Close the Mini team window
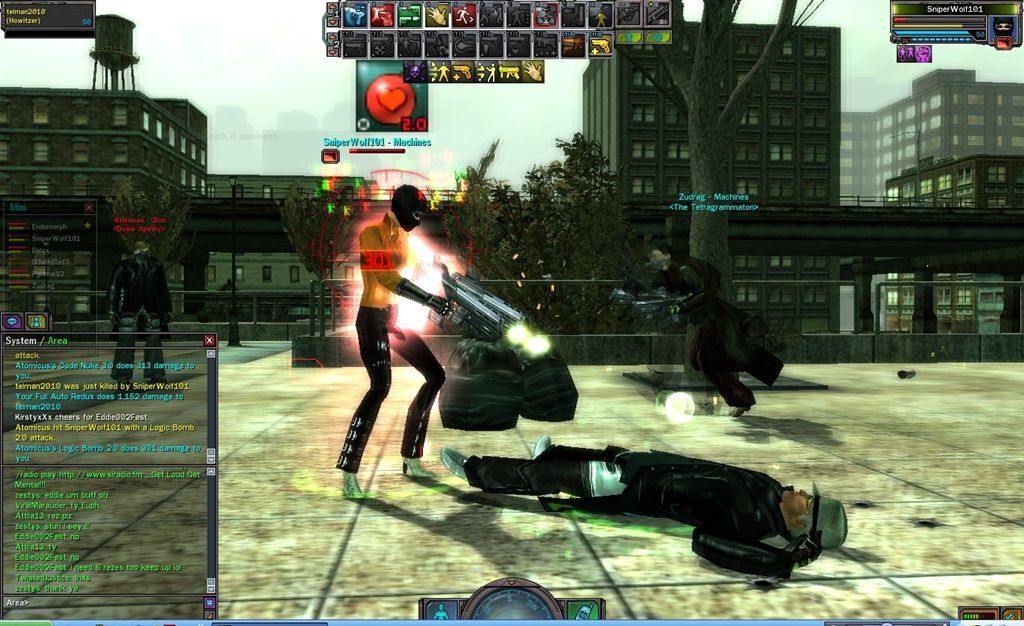The image size is (1024, 626). pyautogui.click(x=89, y=207)
